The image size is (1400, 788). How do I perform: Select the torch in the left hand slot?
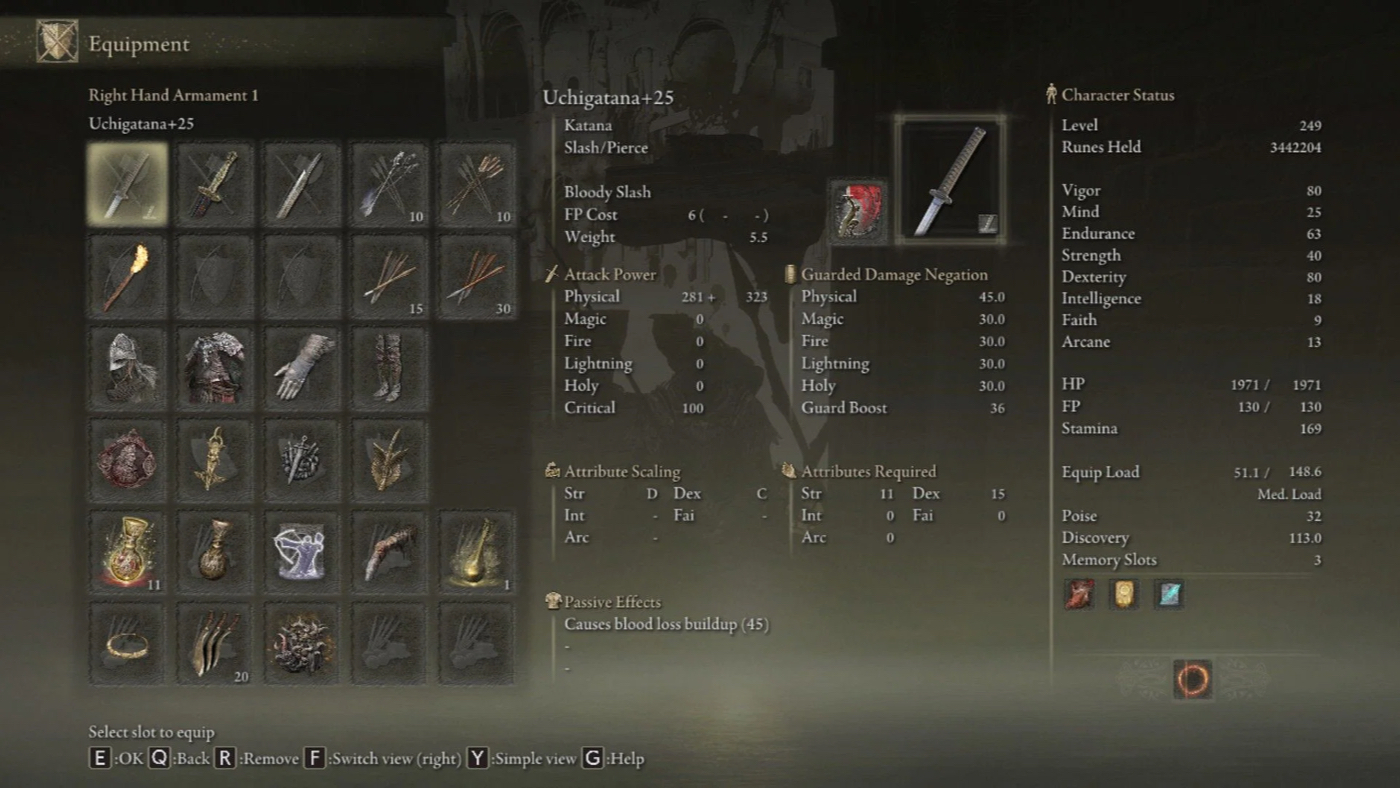pos(127,276)
